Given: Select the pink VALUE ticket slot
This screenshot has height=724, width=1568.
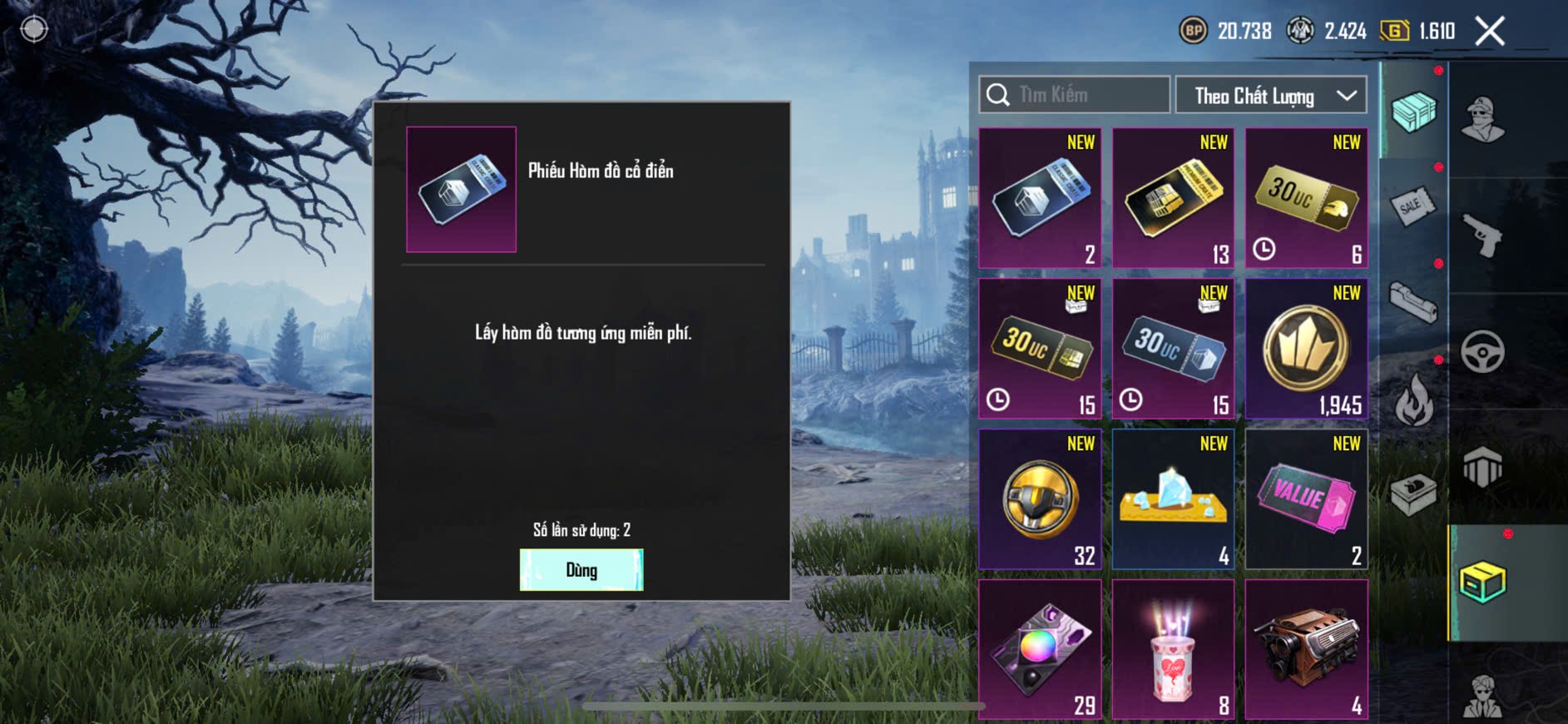Looking at the screenshot, I should 1306,499.
